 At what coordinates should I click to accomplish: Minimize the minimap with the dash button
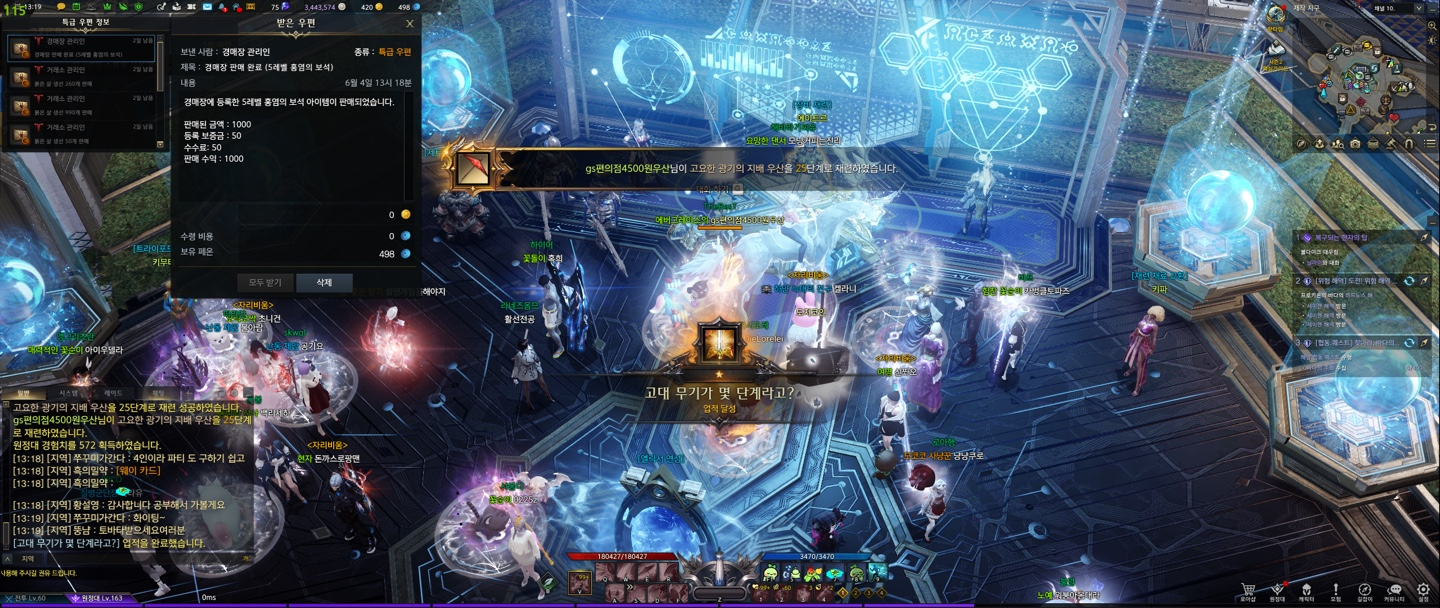pos(1430,8)
